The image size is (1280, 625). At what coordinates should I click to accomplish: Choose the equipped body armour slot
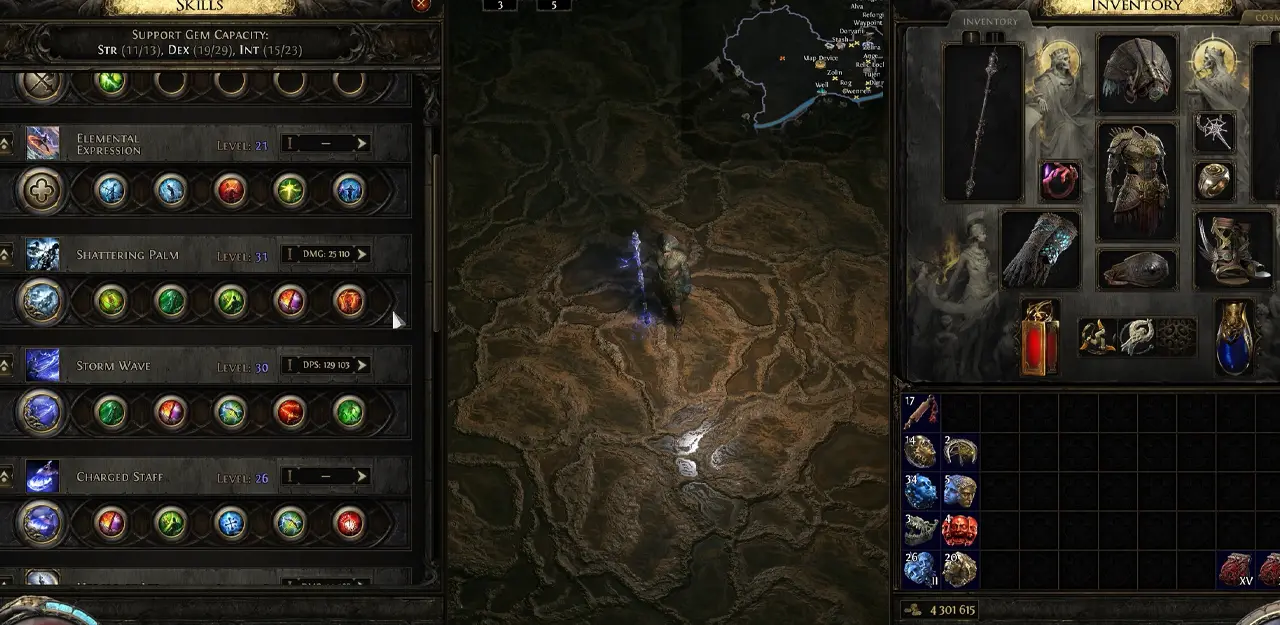tap(1137, 182)
